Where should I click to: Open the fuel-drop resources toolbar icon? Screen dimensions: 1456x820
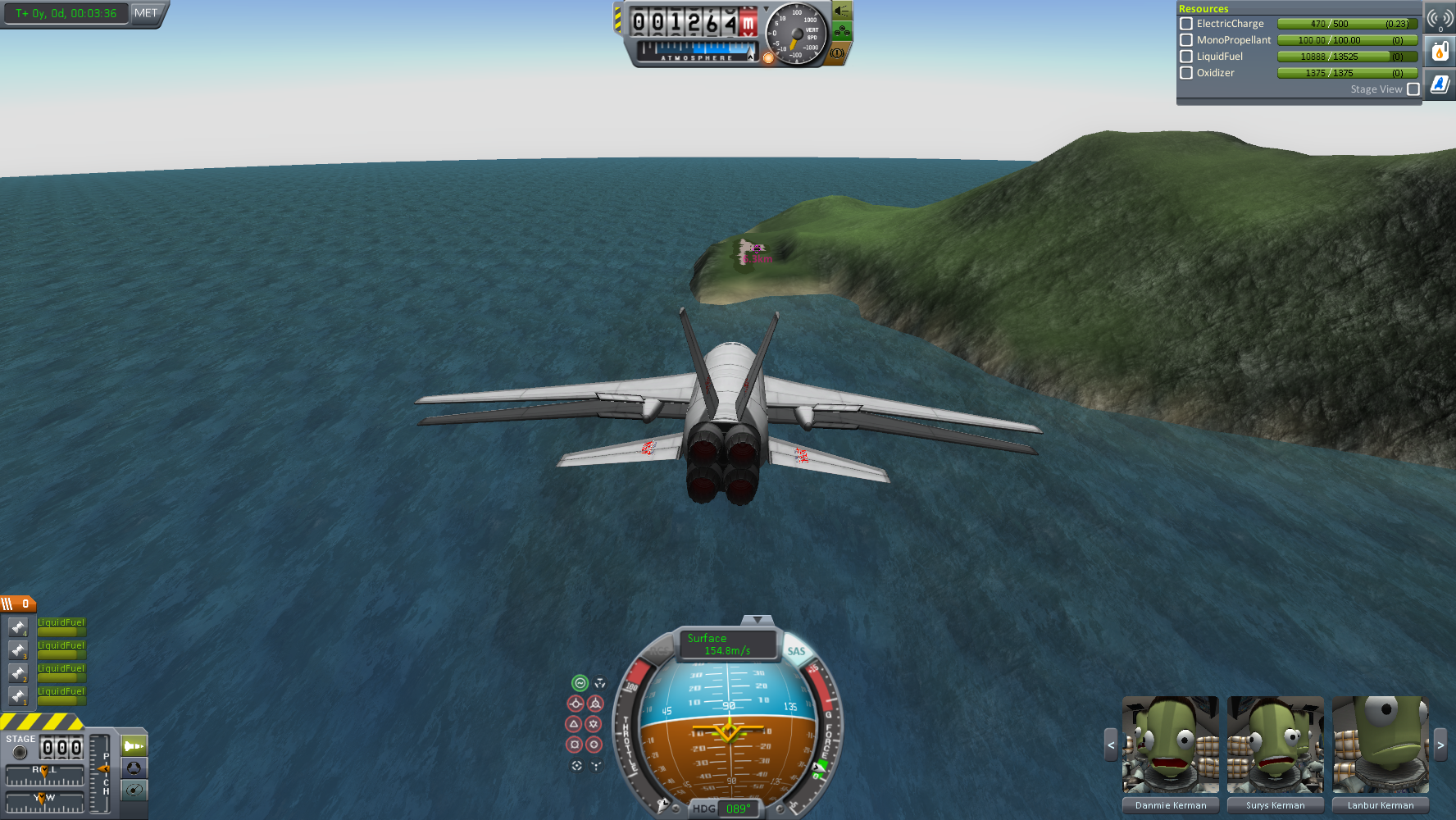tap(1440, 52)
